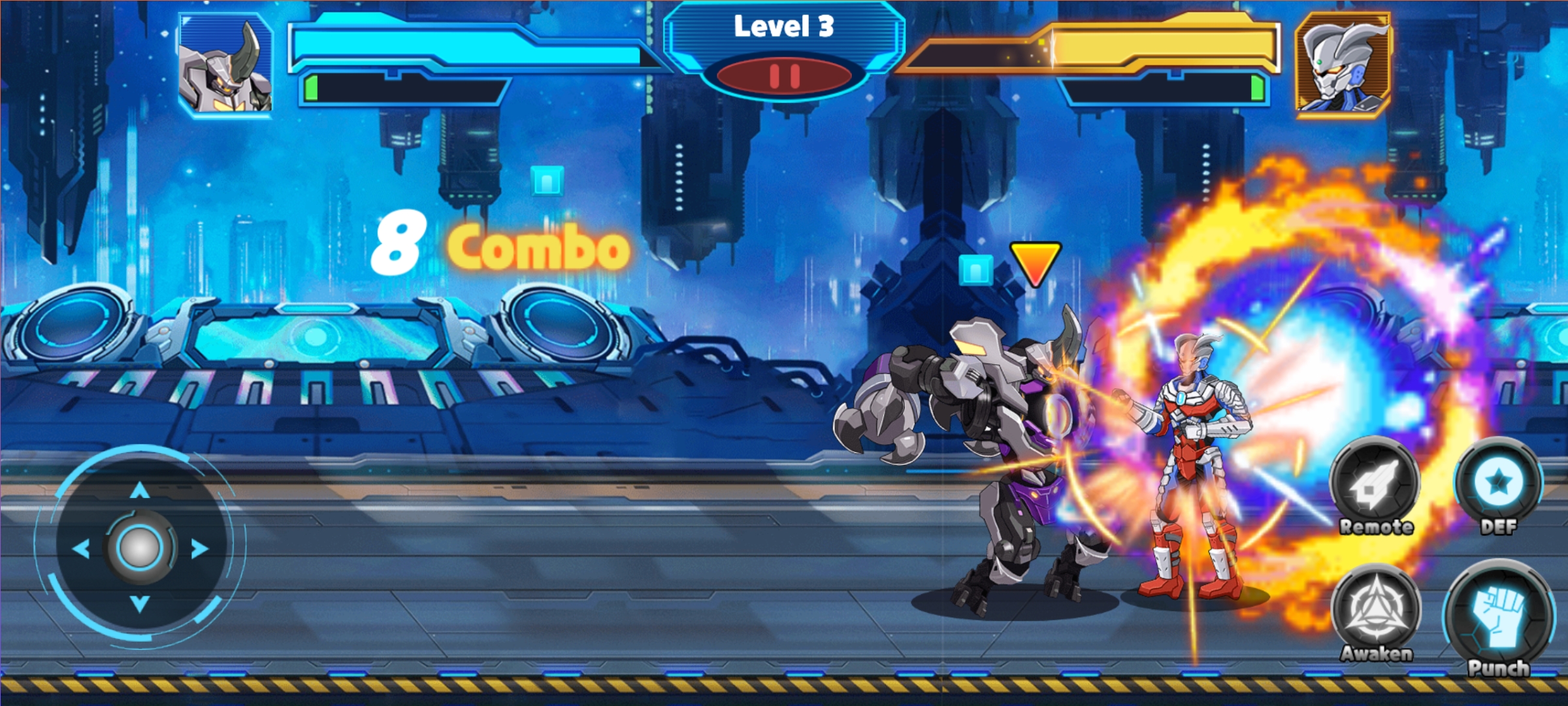Activate the Awaken ability
The image size is (1568, 706).
(x=1376, y=613)
